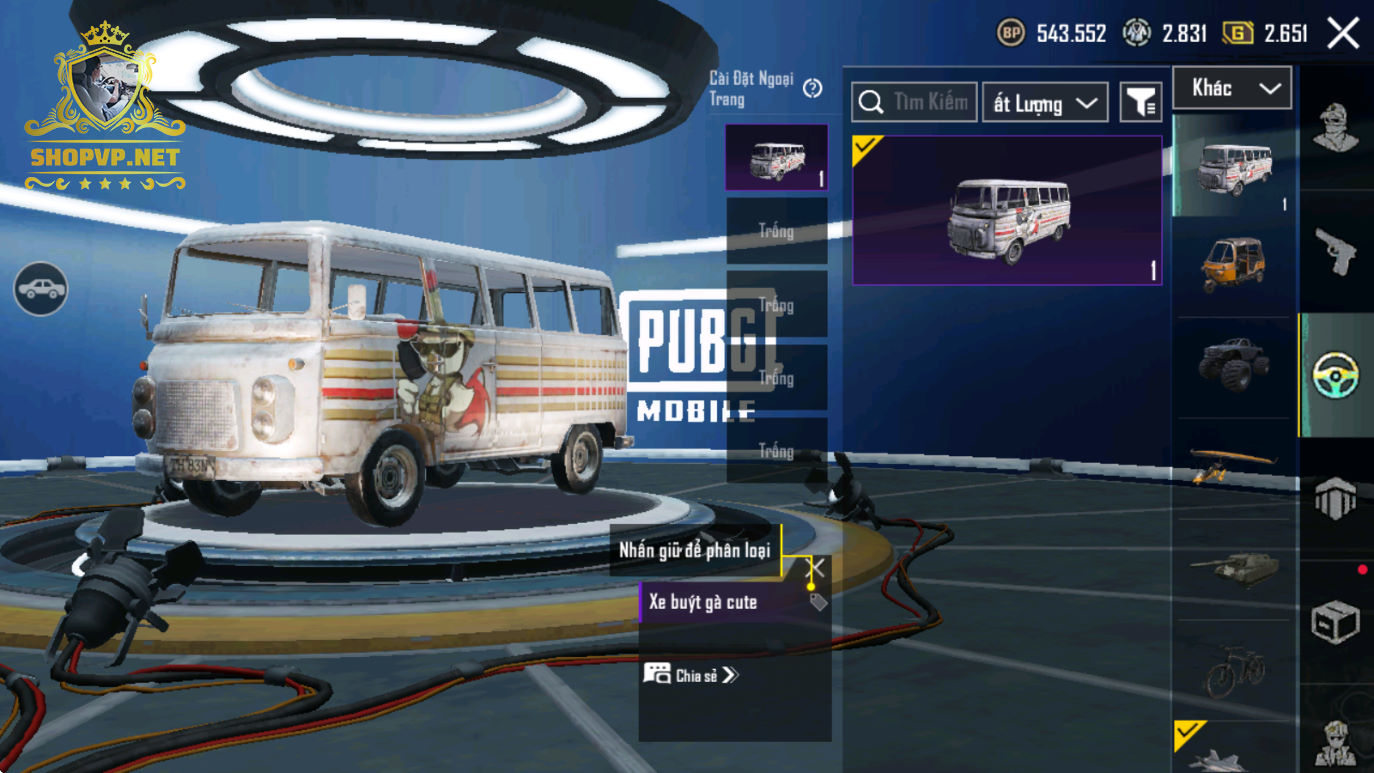Switch to the character outfit tab
This screenshot has width=1374, height=773.
tap(1336, 126)
